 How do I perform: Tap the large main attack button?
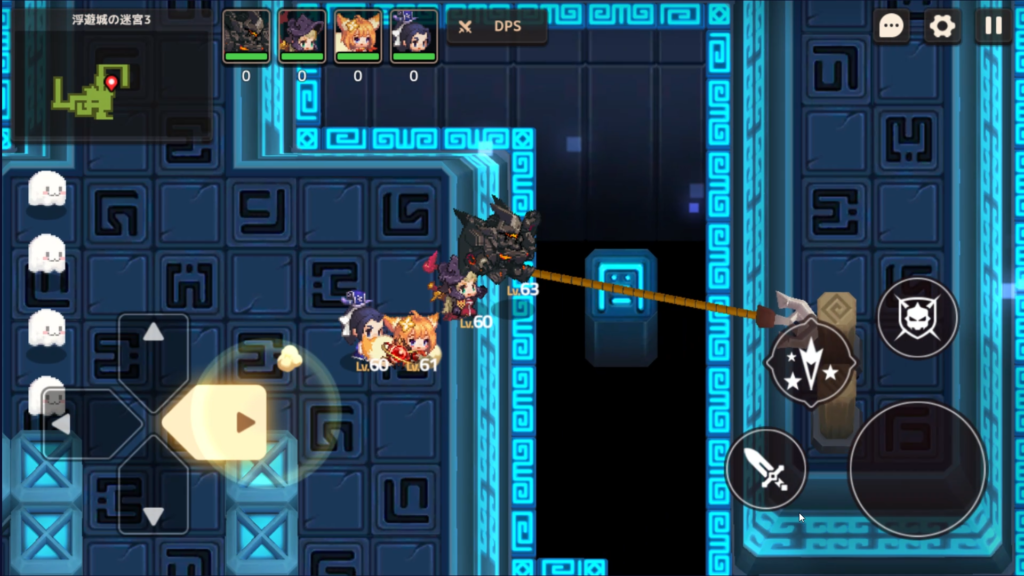pos(917,468)
